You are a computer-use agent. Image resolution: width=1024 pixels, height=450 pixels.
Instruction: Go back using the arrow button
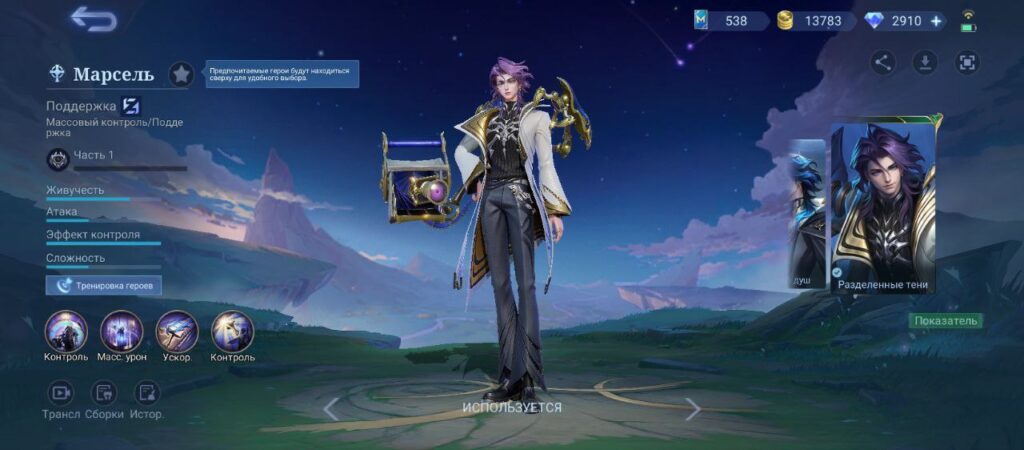pyautogui.click(x=93, y=18)
